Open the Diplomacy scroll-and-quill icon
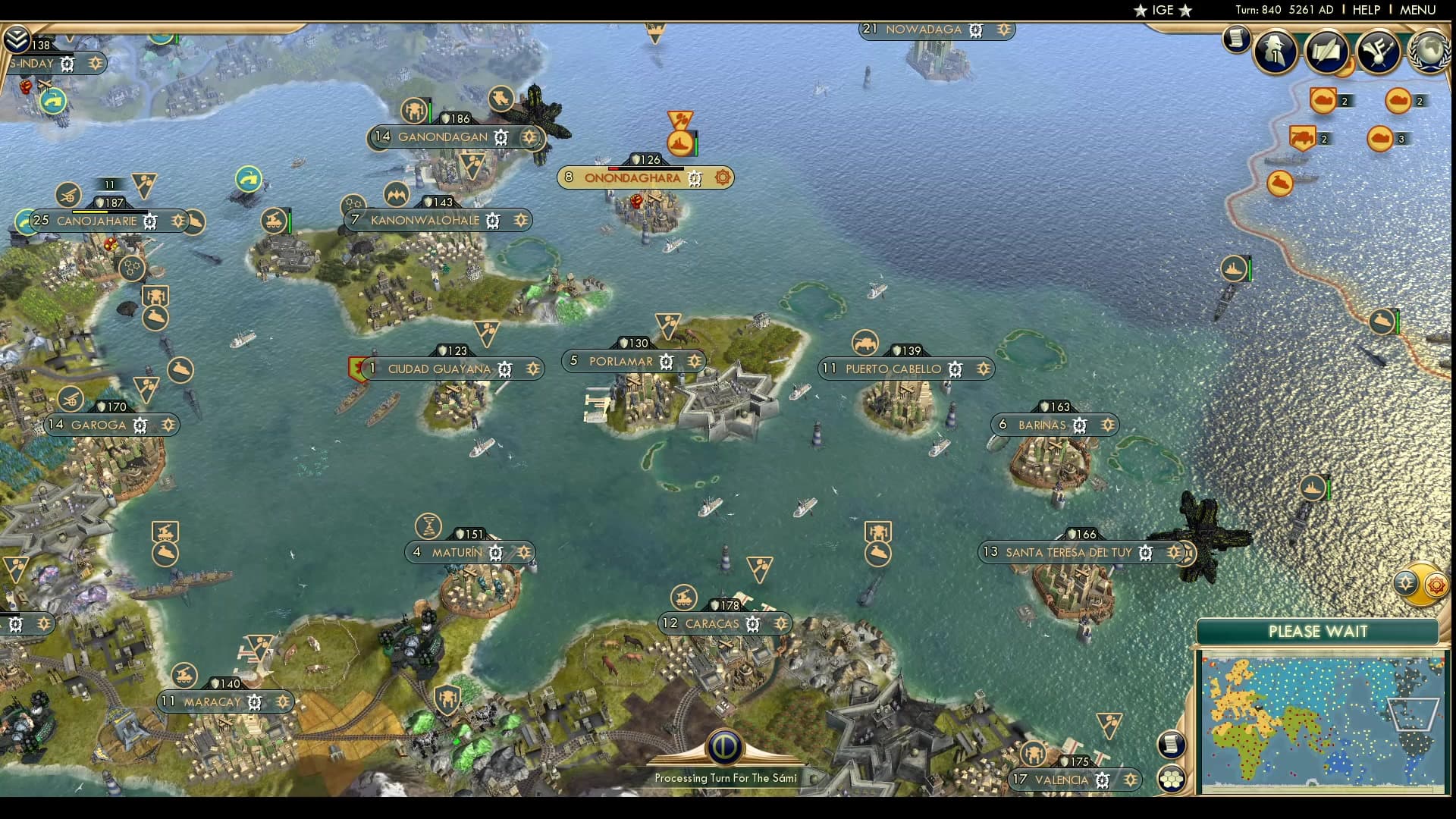The height and width of the screenshot is (819, 1456). click(1326, 51)
